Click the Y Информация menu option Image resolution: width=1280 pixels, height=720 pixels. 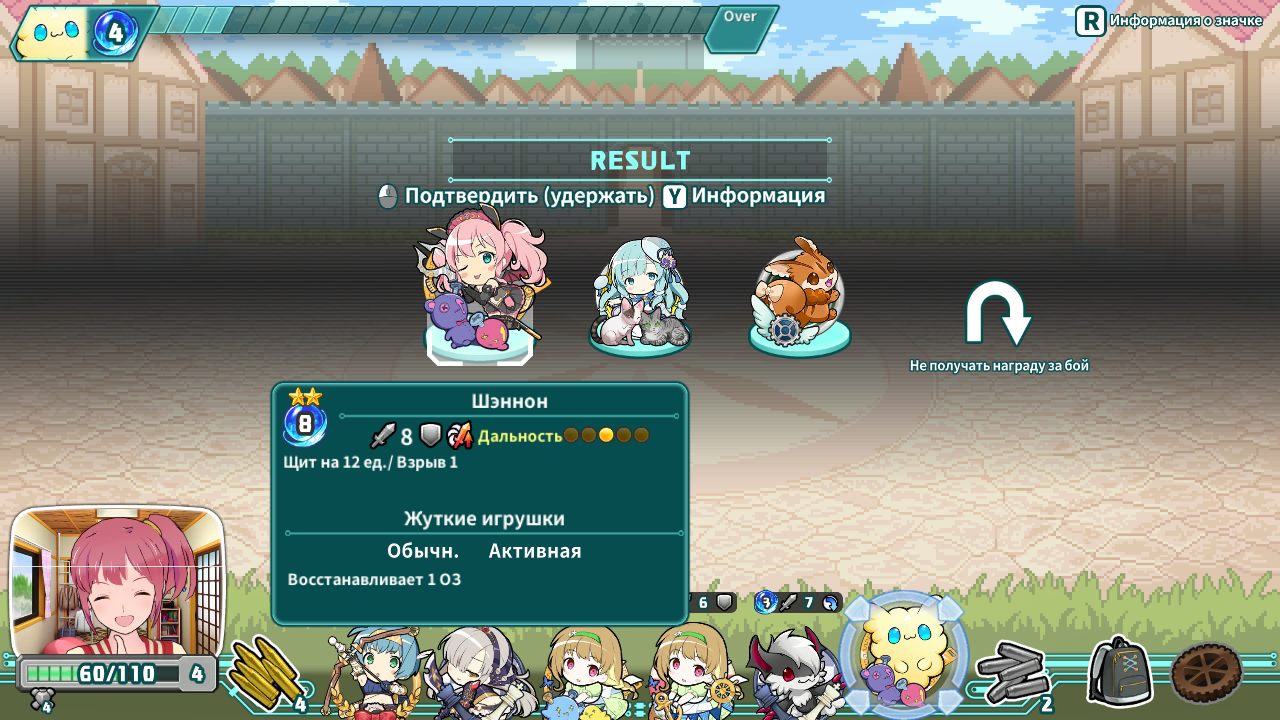(747, 196)
